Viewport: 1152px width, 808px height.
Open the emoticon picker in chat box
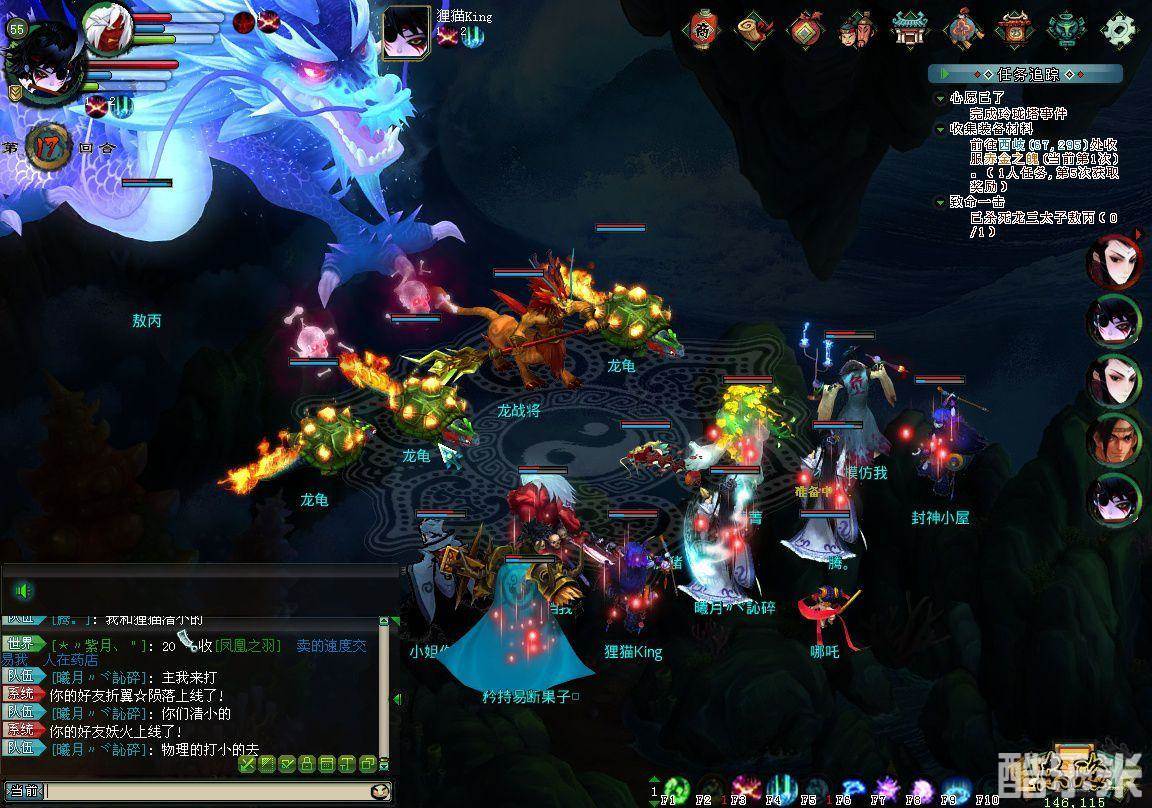click(x=380, y=791)
